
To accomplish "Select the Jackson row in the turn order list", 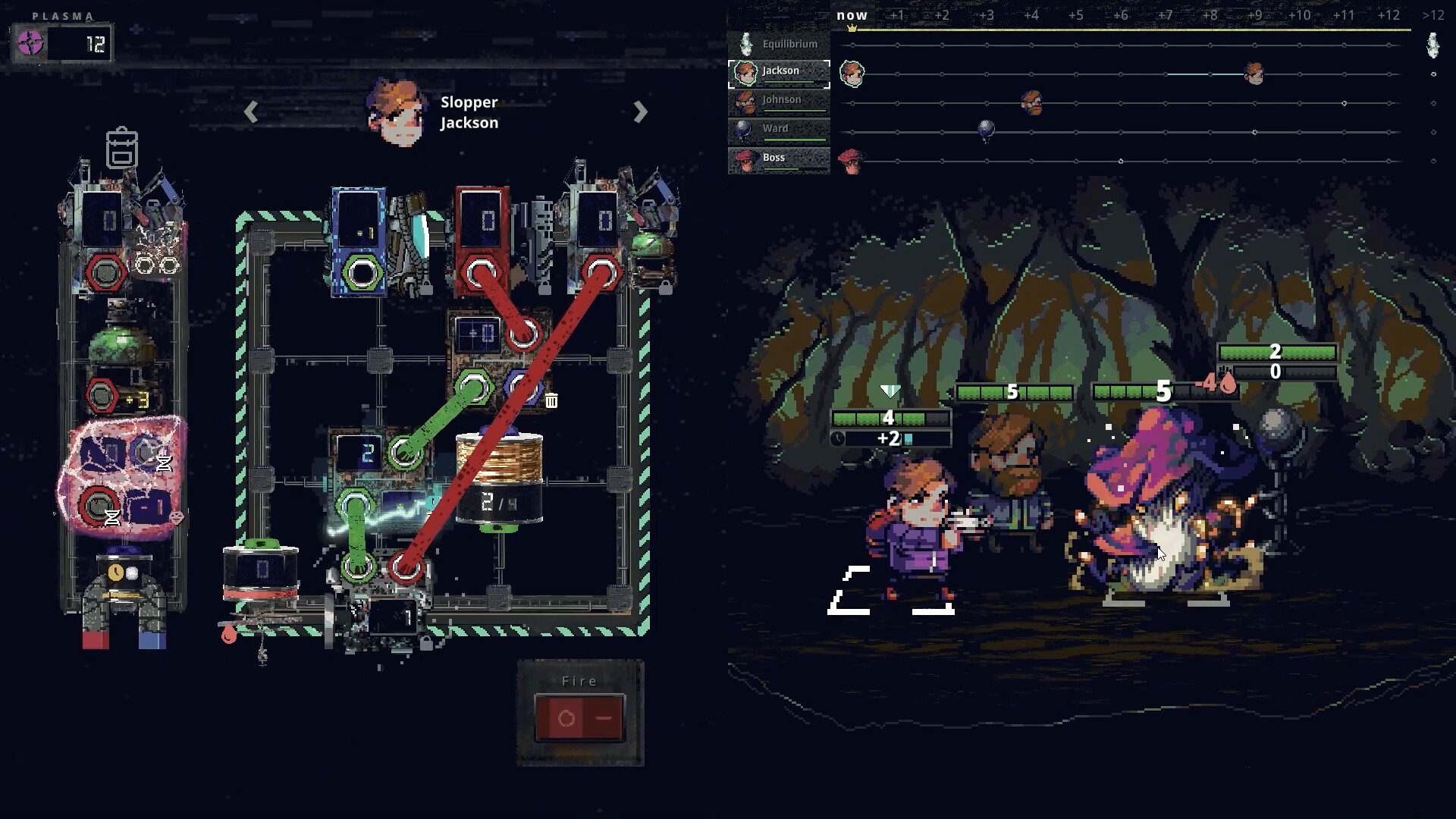I will point(779,72).
